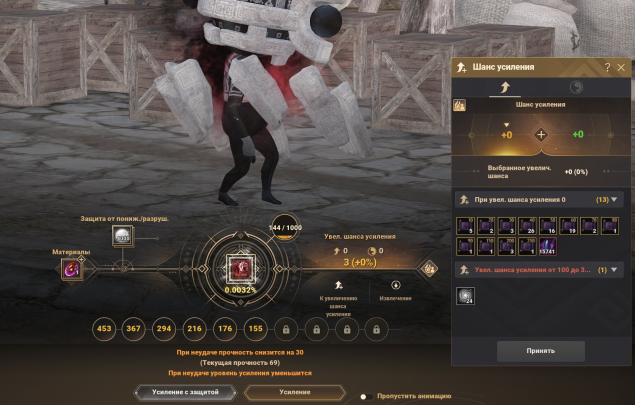Close the Шанс усиления panel

621,67
